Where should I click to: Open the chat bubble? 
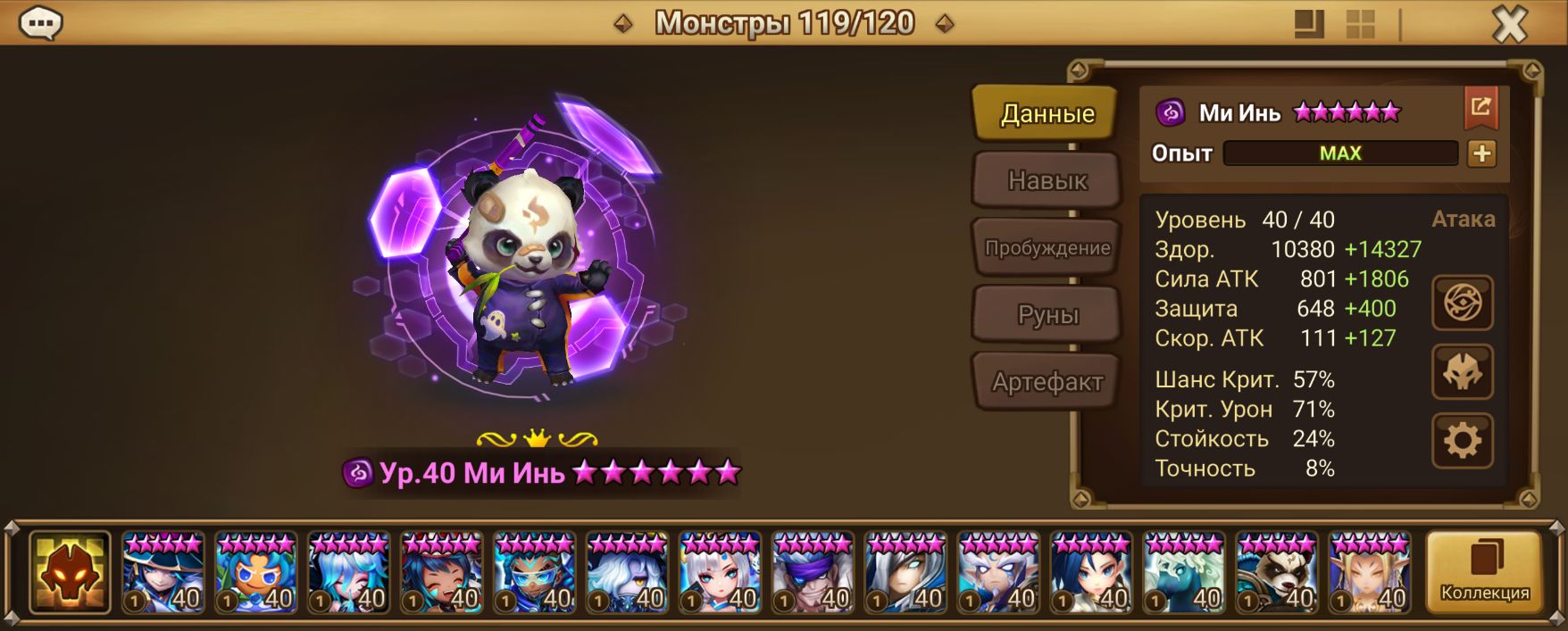point(40,23)
